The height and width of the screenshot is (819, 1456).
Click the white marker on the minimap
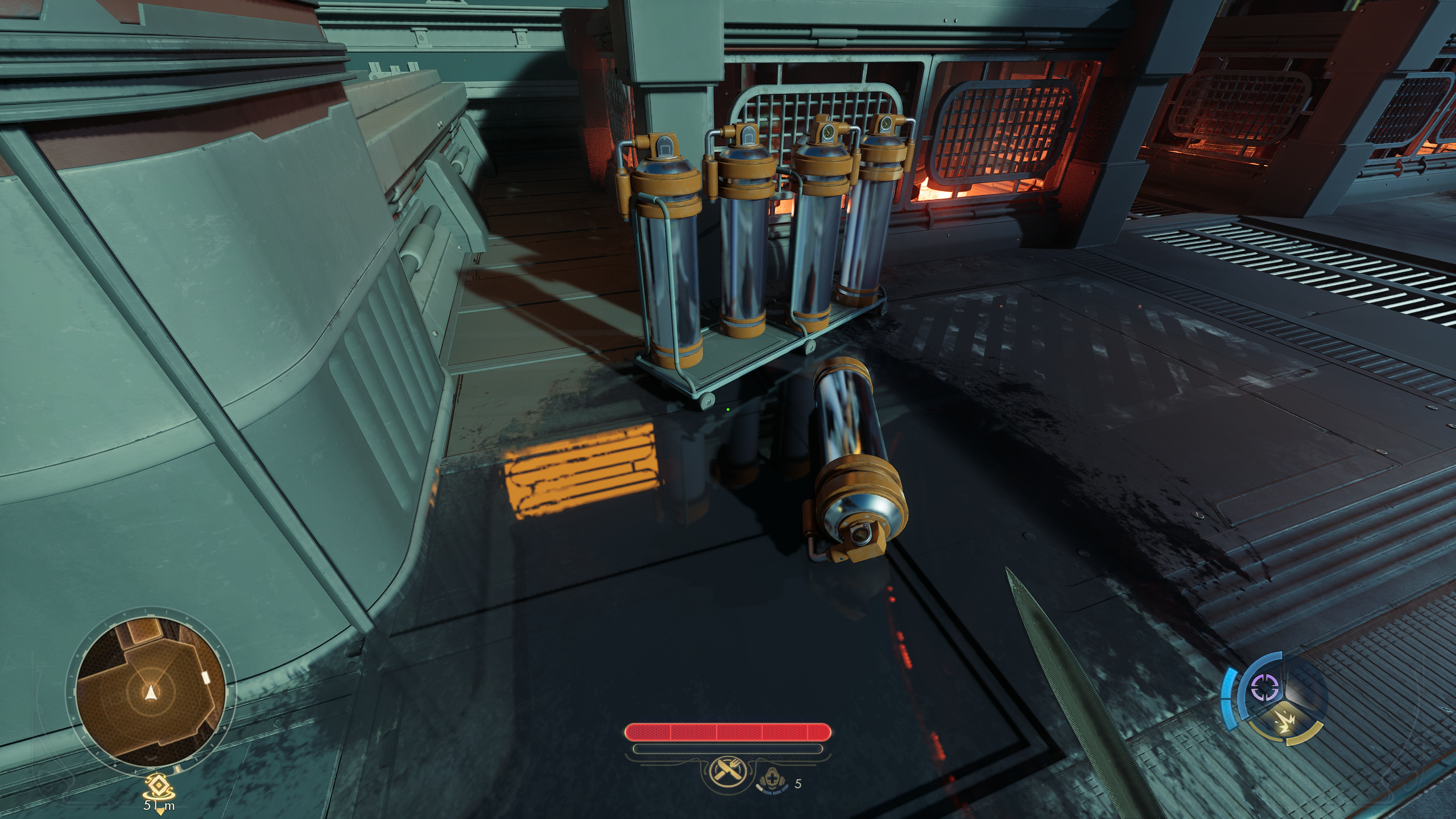coord(205,677)
